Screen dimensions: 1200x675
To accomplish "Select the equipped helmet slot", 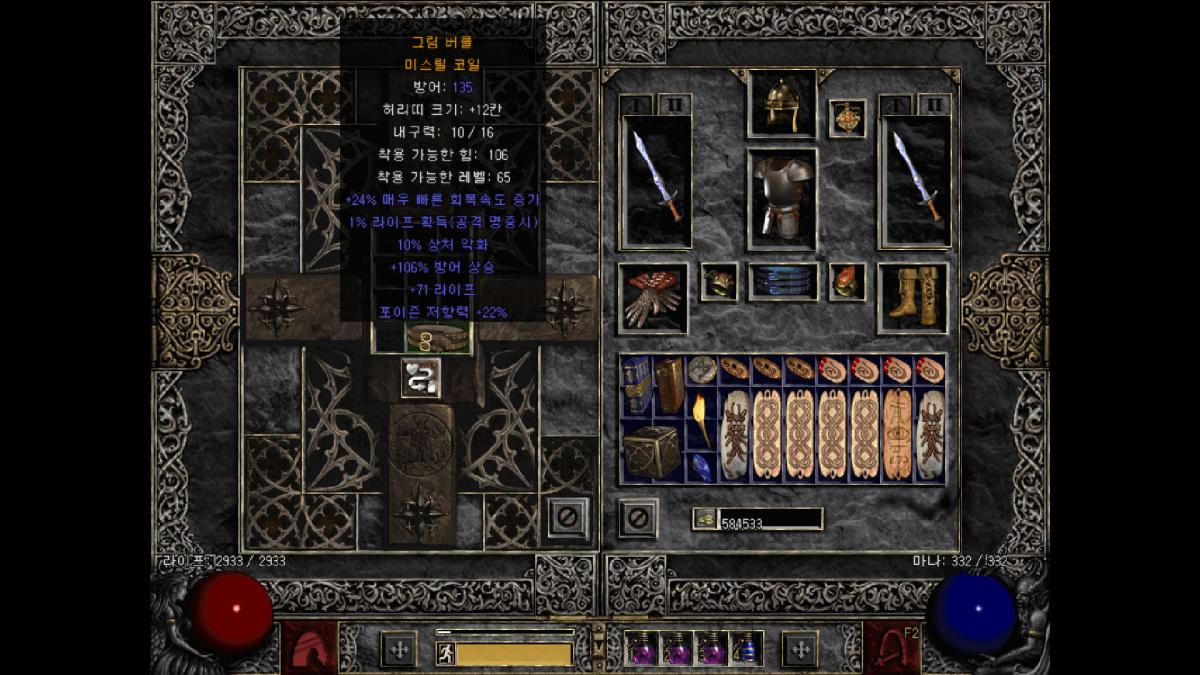I will 781,104.
